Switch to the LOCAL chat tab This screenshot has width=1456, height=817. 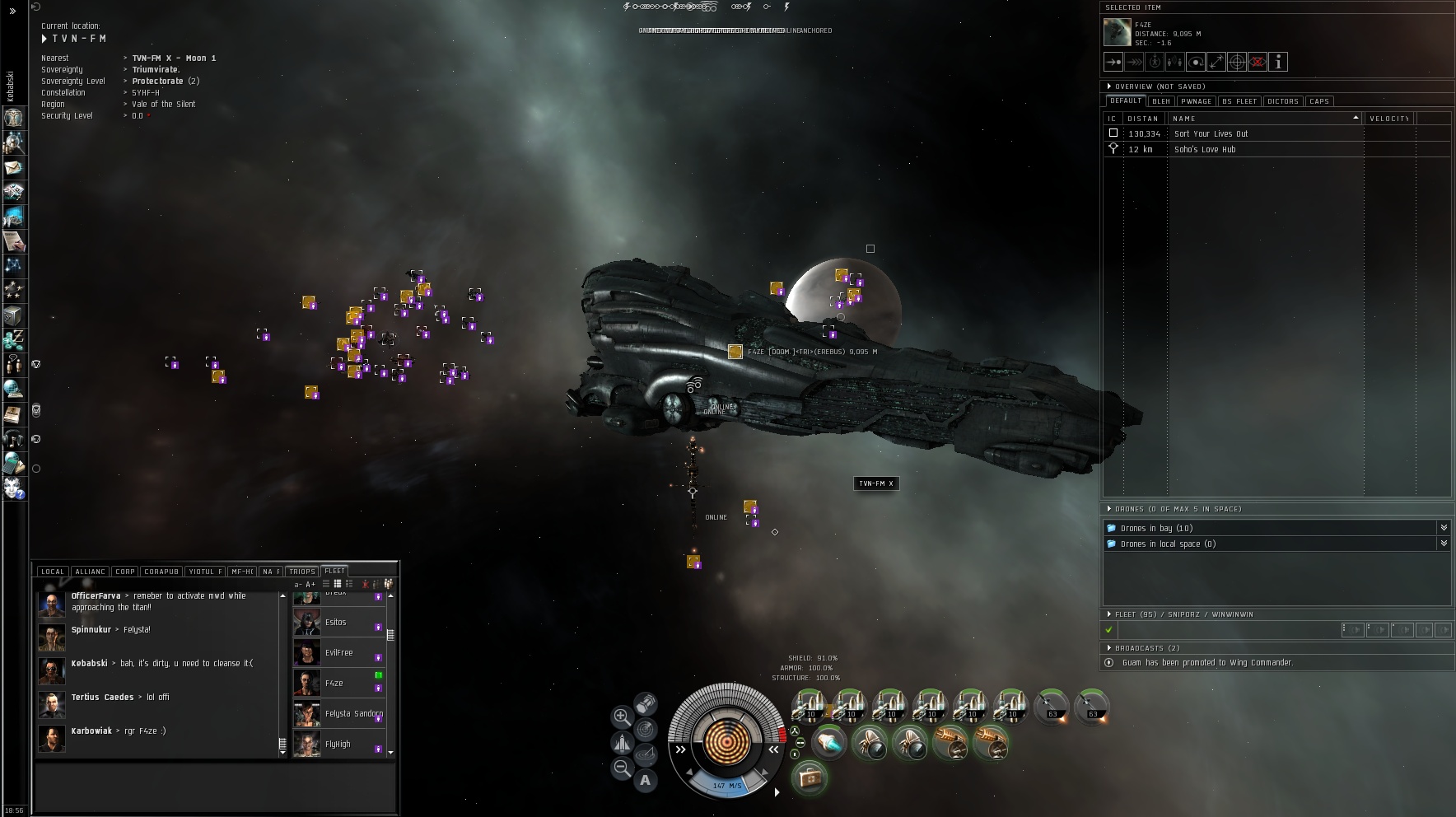point(53,572)
